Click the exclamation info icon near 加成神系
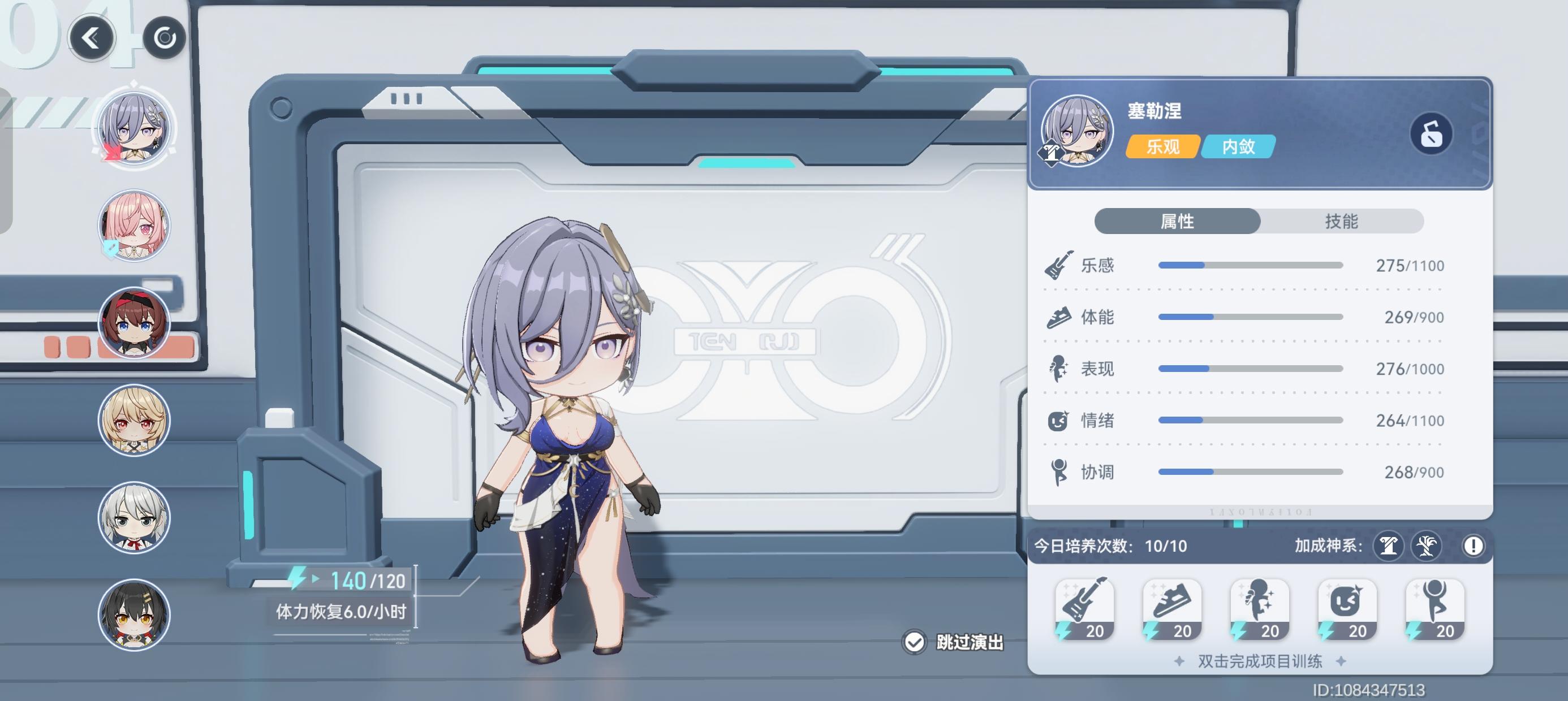The width and height of the screenshot is (1568, 701). pos(1473,546)
